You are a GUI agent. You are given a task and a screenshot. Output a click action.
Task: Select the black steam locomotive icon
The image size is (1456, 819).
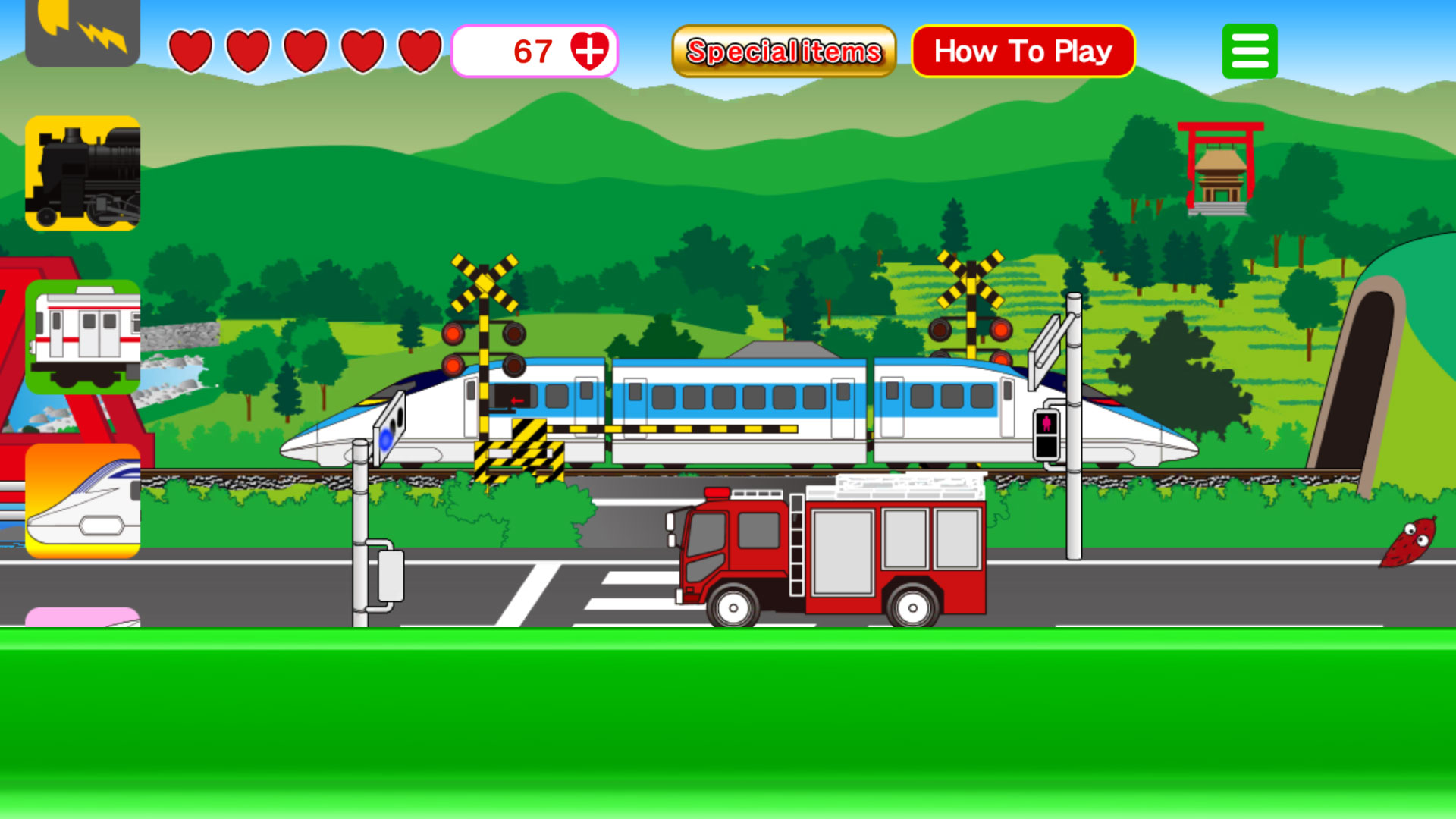pos(83,173)
